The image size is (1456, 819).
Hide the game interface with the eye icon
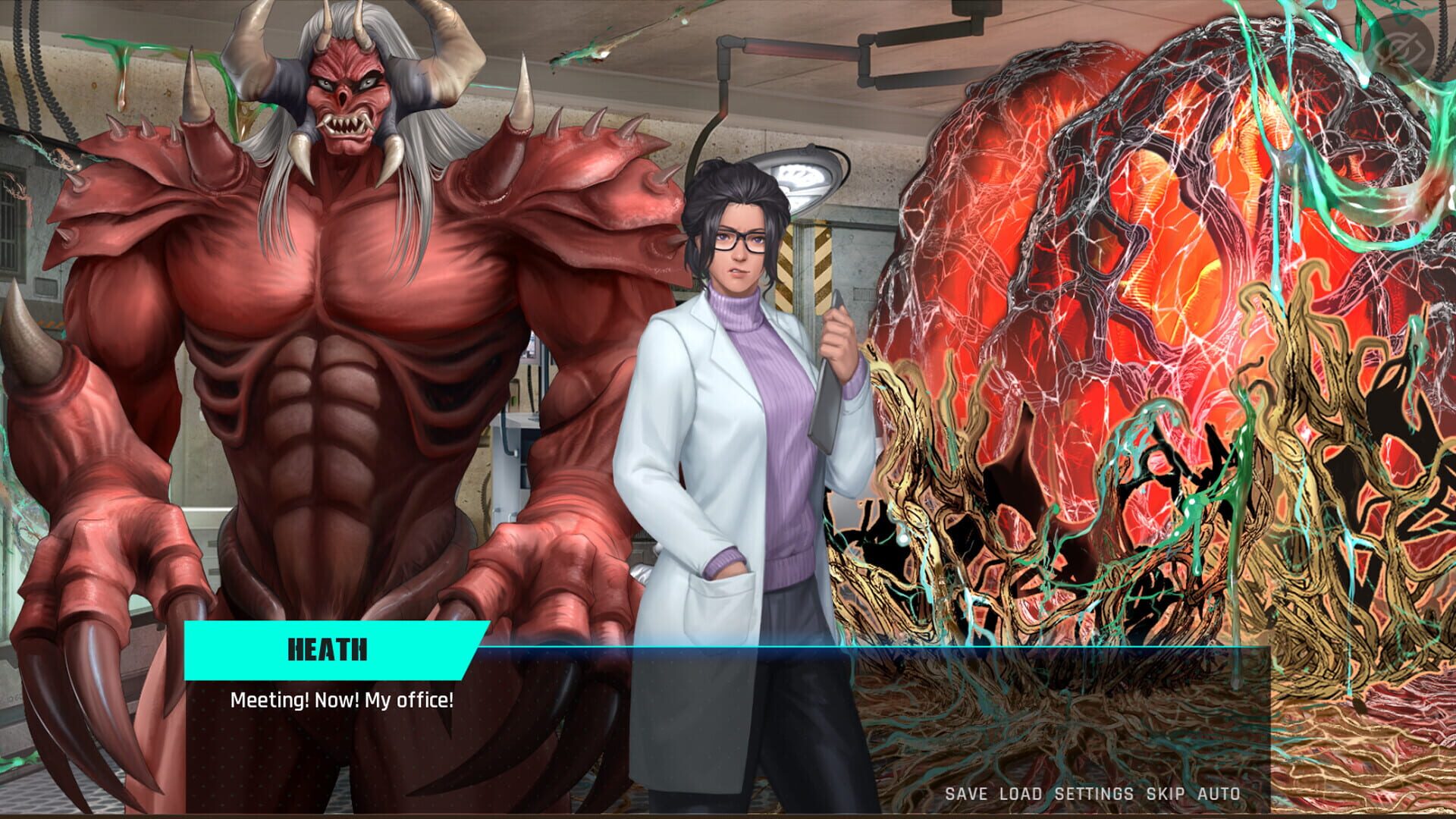[x=1409, y=41]
